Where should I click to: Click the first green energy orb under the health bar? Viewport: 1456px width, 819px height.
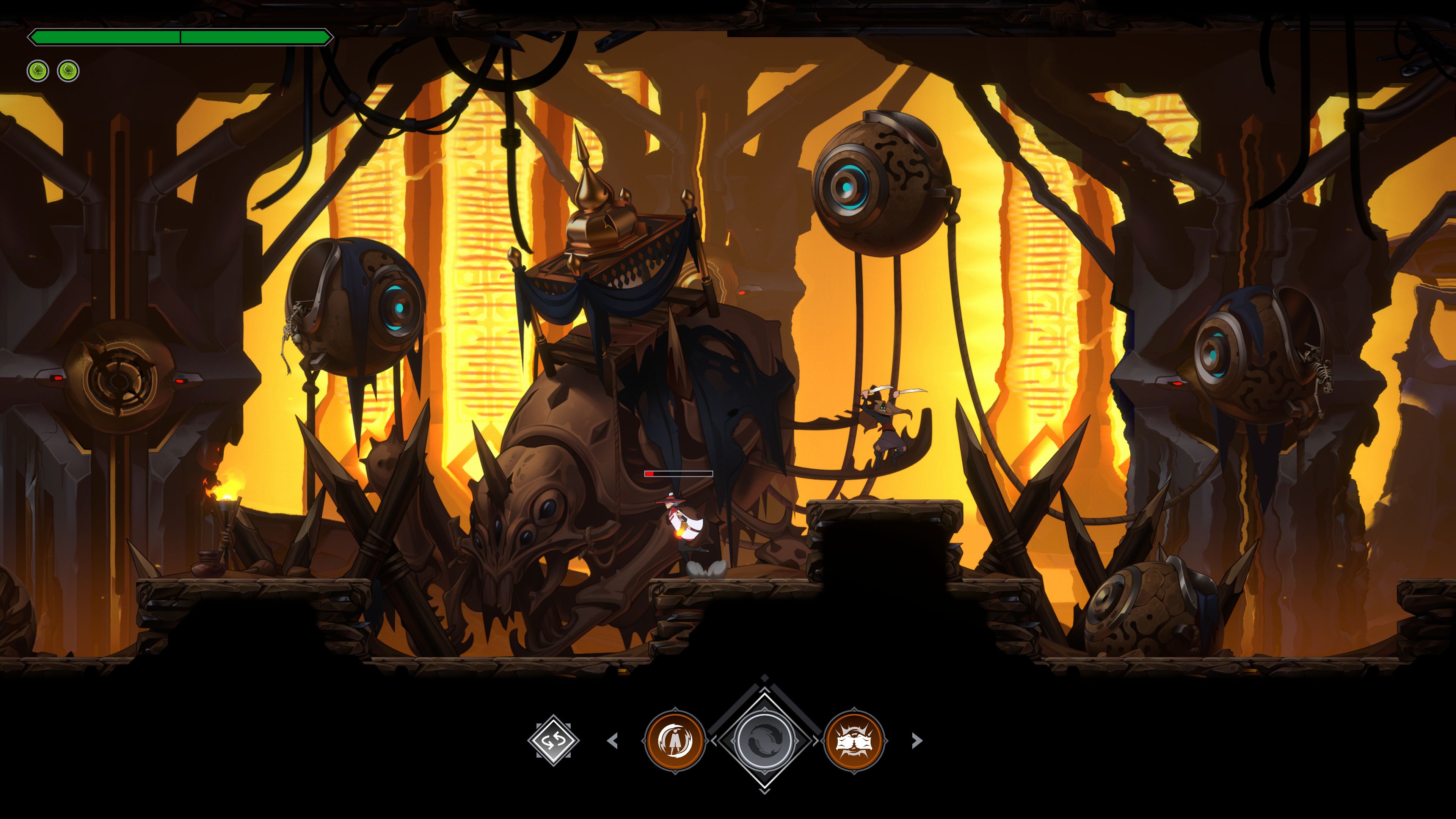(37, 71)
